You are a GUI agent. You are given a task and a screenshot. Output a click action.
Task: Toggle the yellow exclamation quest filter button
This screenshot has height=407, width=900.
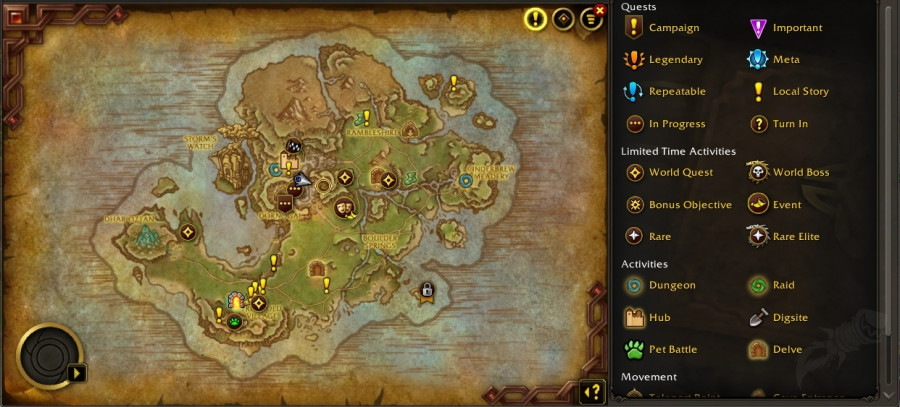(x=536, y=19)
